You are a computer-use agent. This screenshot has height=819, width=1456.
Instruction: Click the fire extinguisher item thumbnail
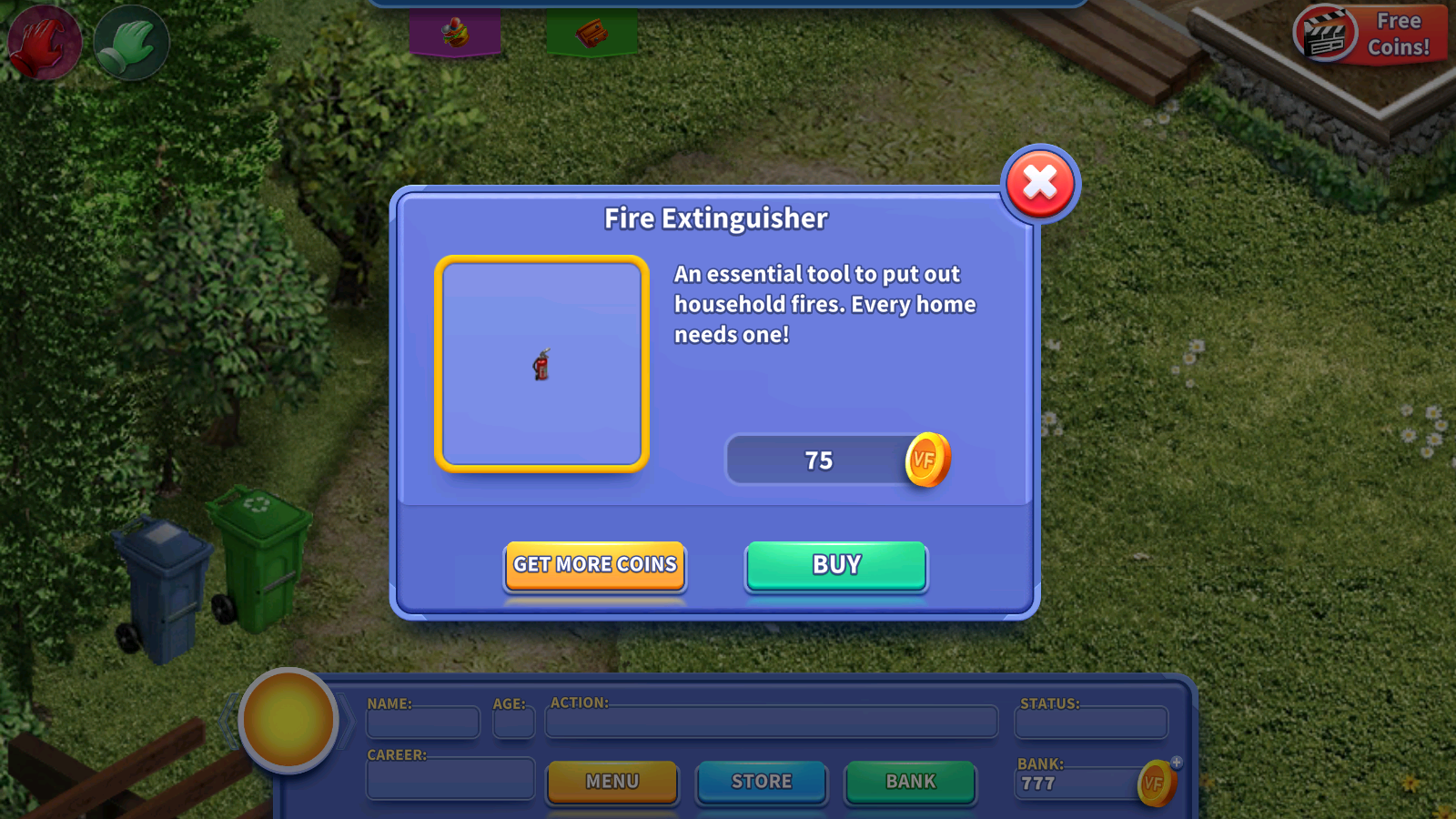pyautogui.click(x=541, y=364)
